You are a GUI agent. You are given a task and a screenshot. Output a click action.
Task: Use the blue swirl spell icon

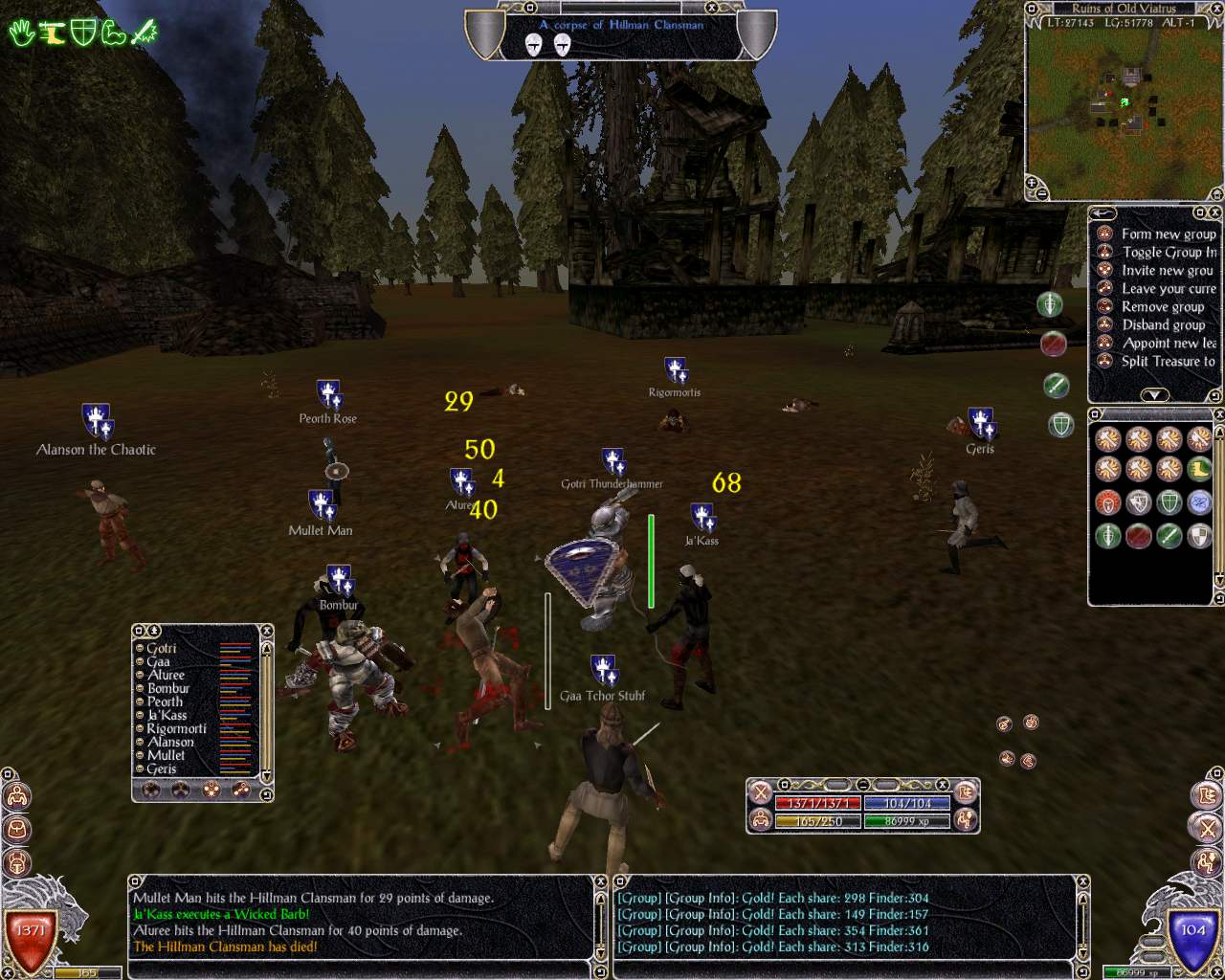point(1199,501)
